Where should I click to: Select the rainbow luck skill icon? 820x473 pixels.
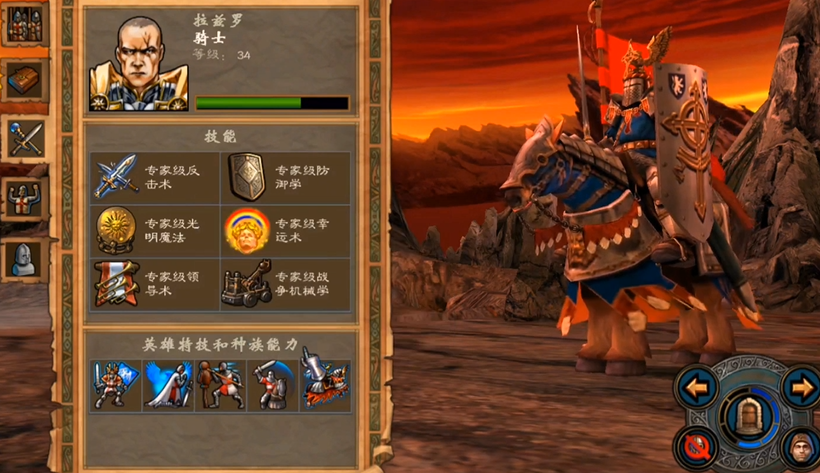246,230
